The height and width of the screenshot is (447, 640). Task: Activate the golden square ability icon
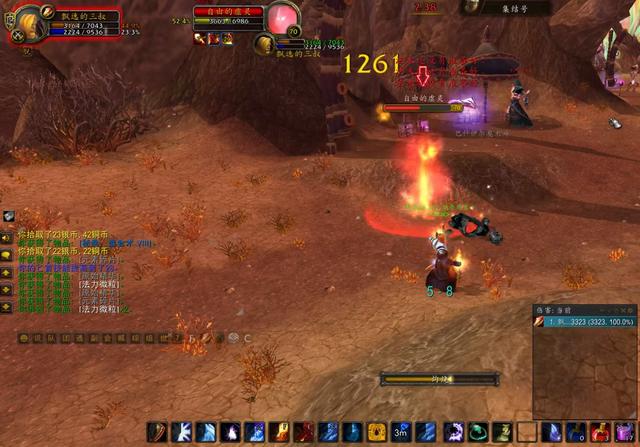click(x=377, y=432)
